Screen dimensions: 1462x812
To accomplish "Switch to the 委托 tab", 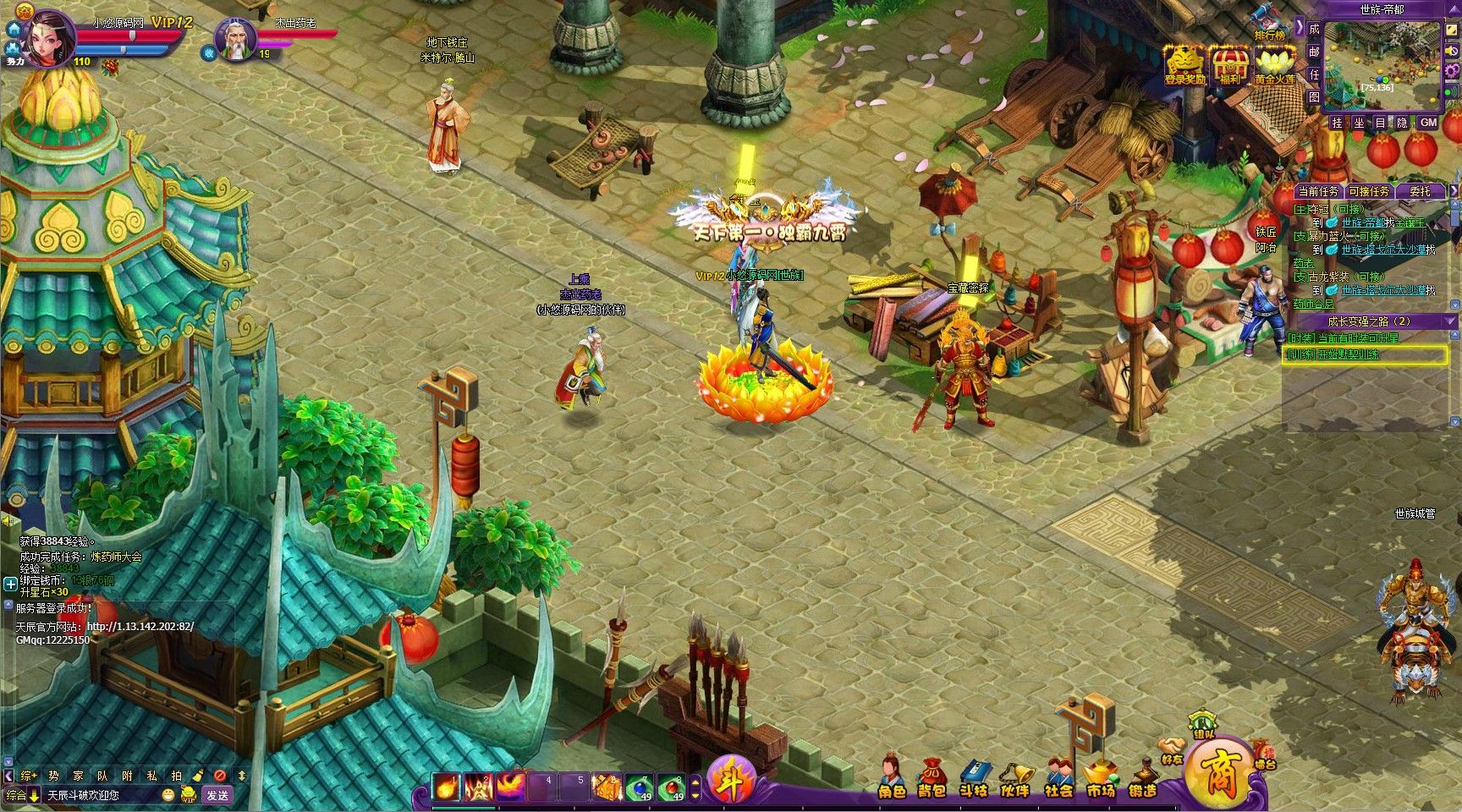I will (1419, 192).
